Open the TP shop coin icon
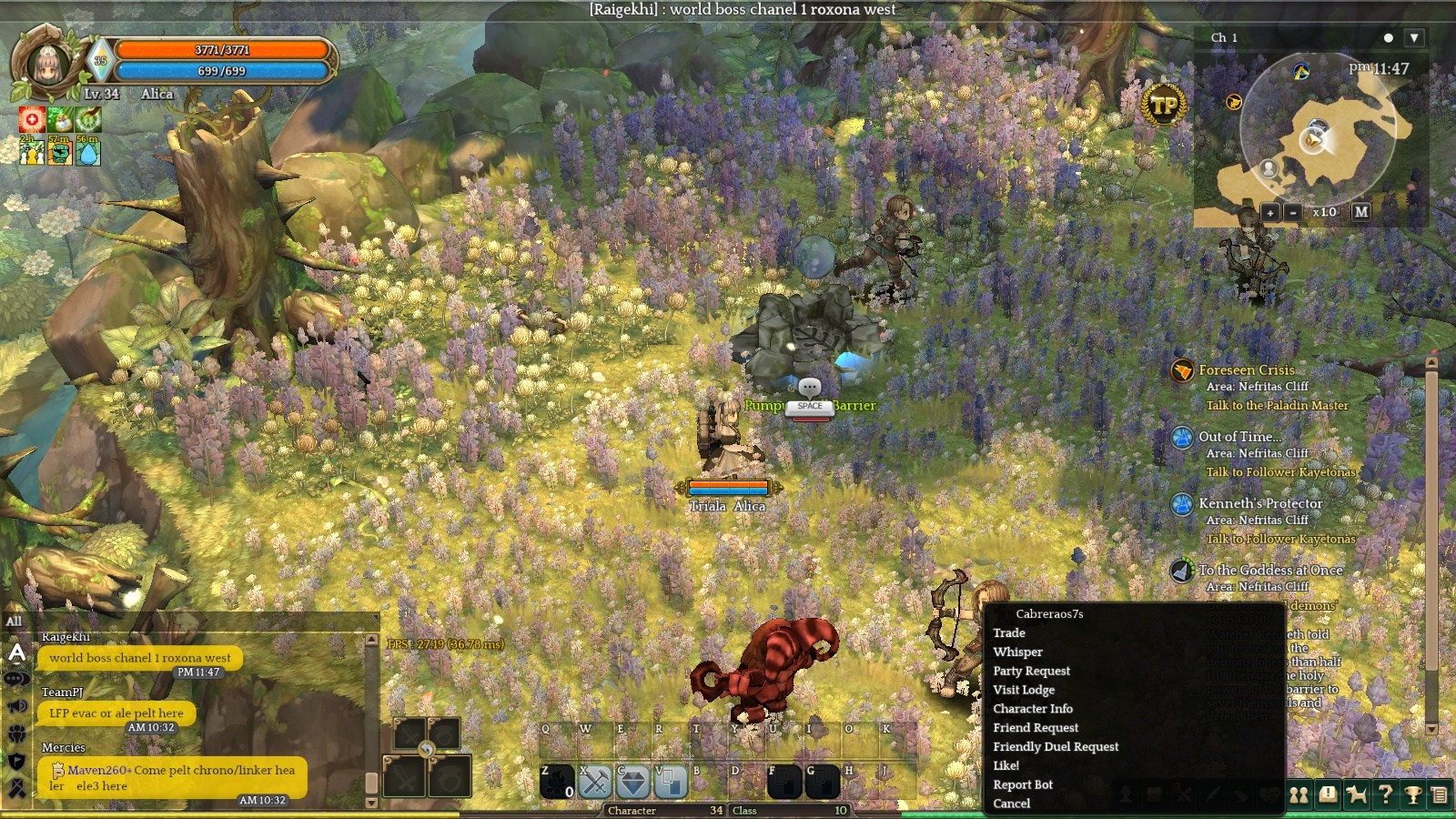 [1164, 106]
